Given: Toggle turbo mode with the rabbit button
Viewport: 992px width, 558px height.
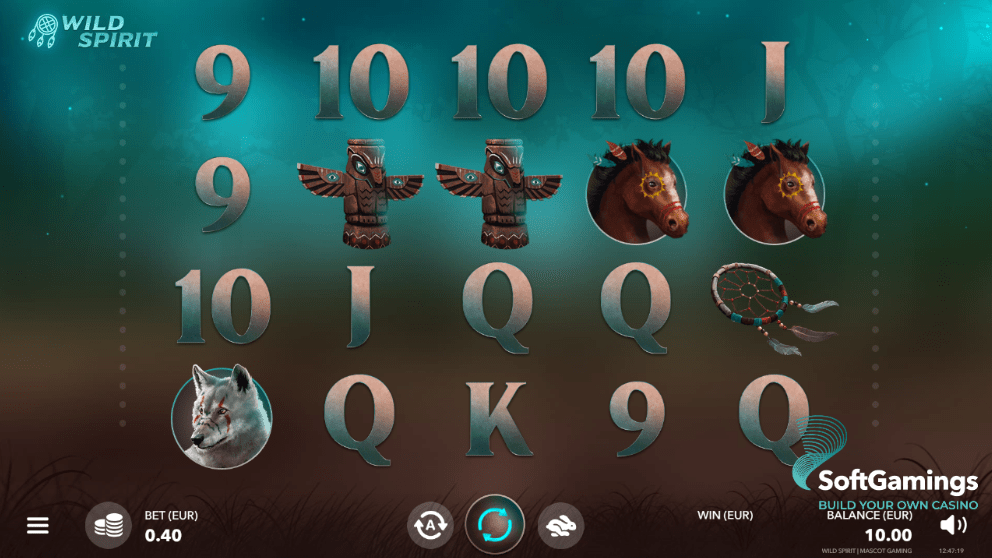Looking at the screenshot, I should (x=561, y=525).
